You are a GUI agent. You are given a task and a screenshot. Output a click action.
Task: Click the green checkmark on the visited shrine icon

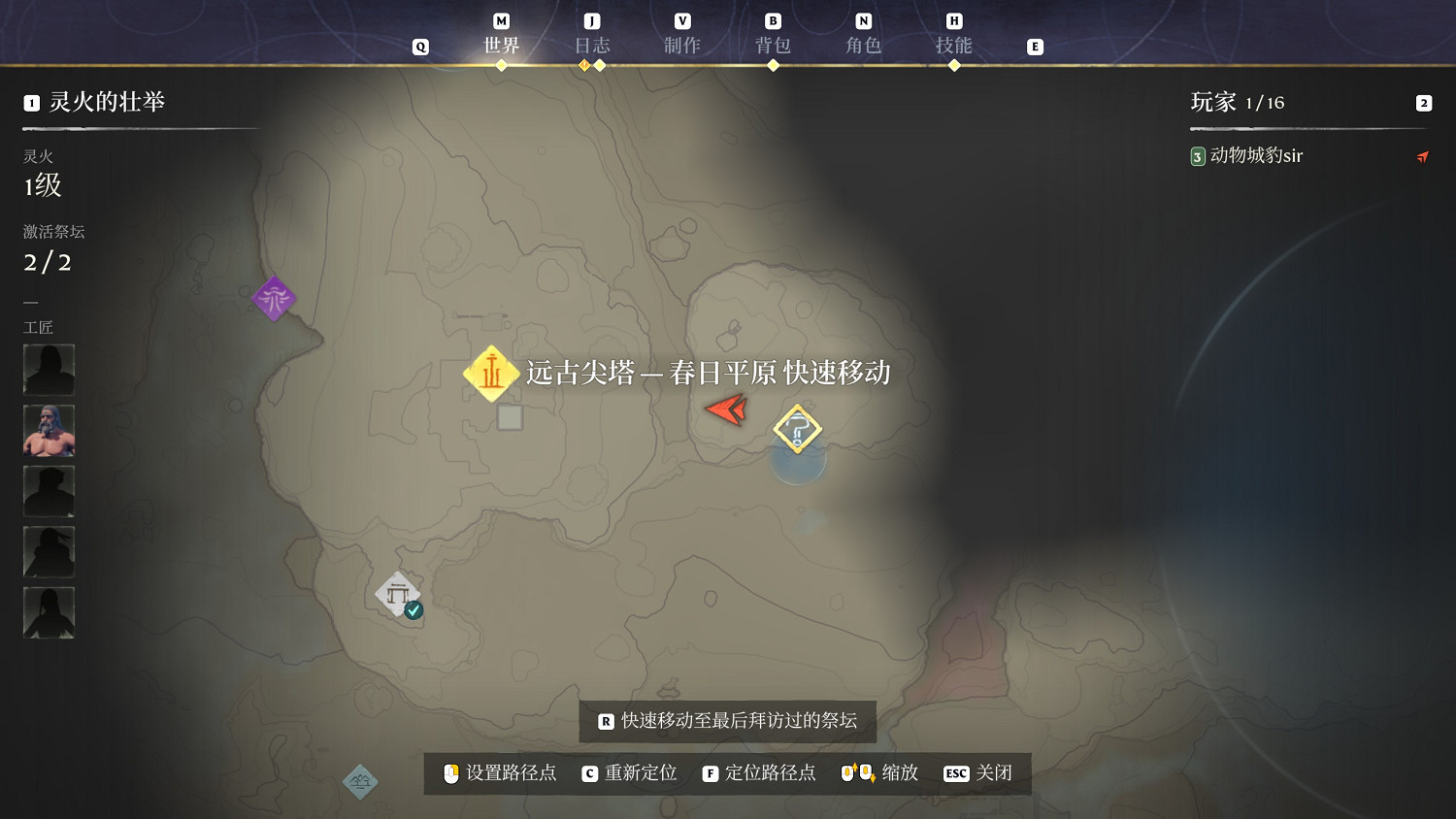414,610
